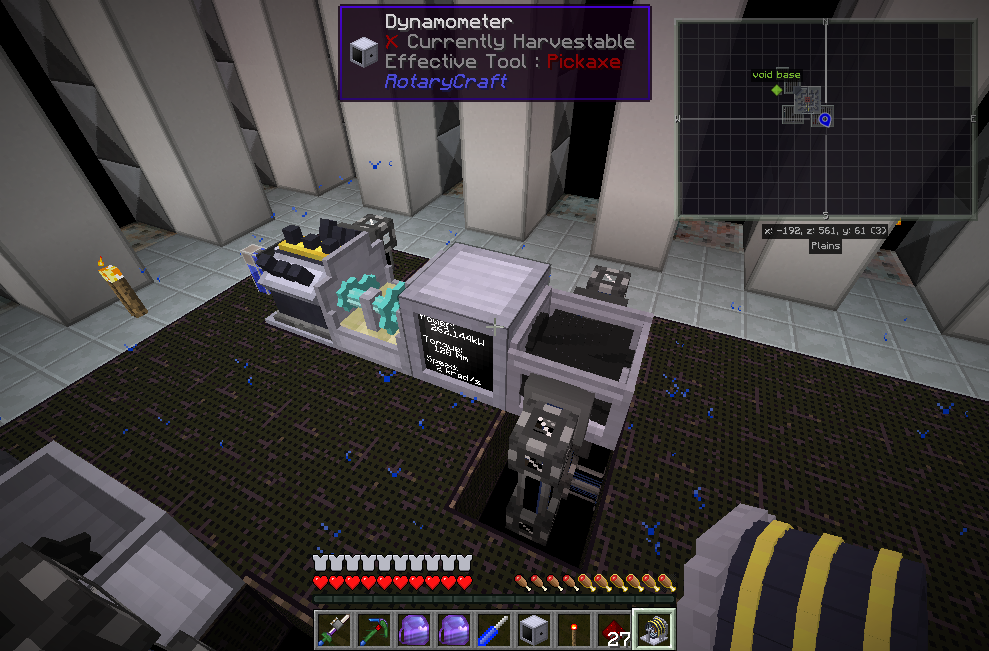Choose the blue screwdriver hotbar slot
The height and width of the screenshot is (651, 989).
[494, 630]
